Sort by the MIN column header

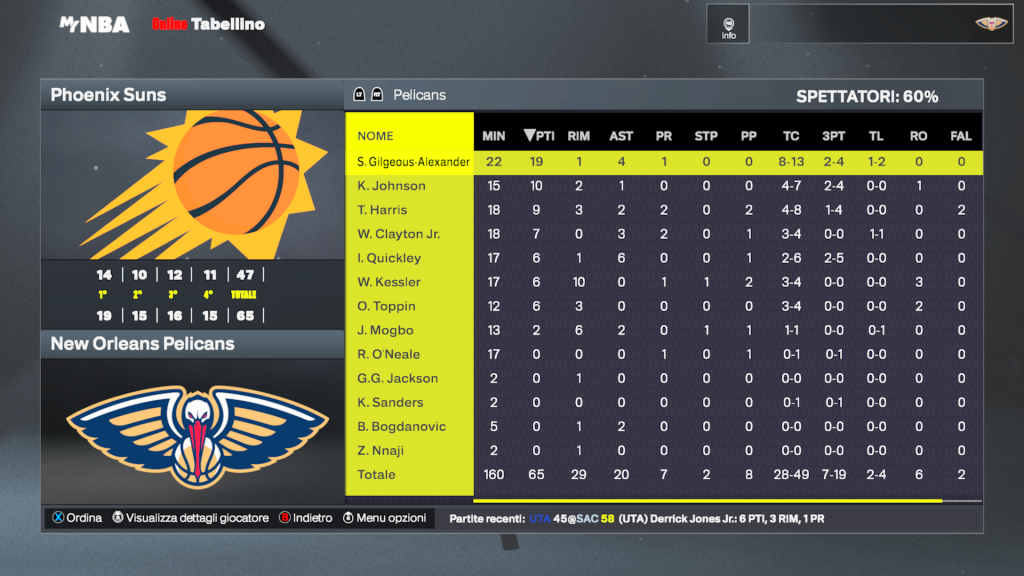(494, 136)
